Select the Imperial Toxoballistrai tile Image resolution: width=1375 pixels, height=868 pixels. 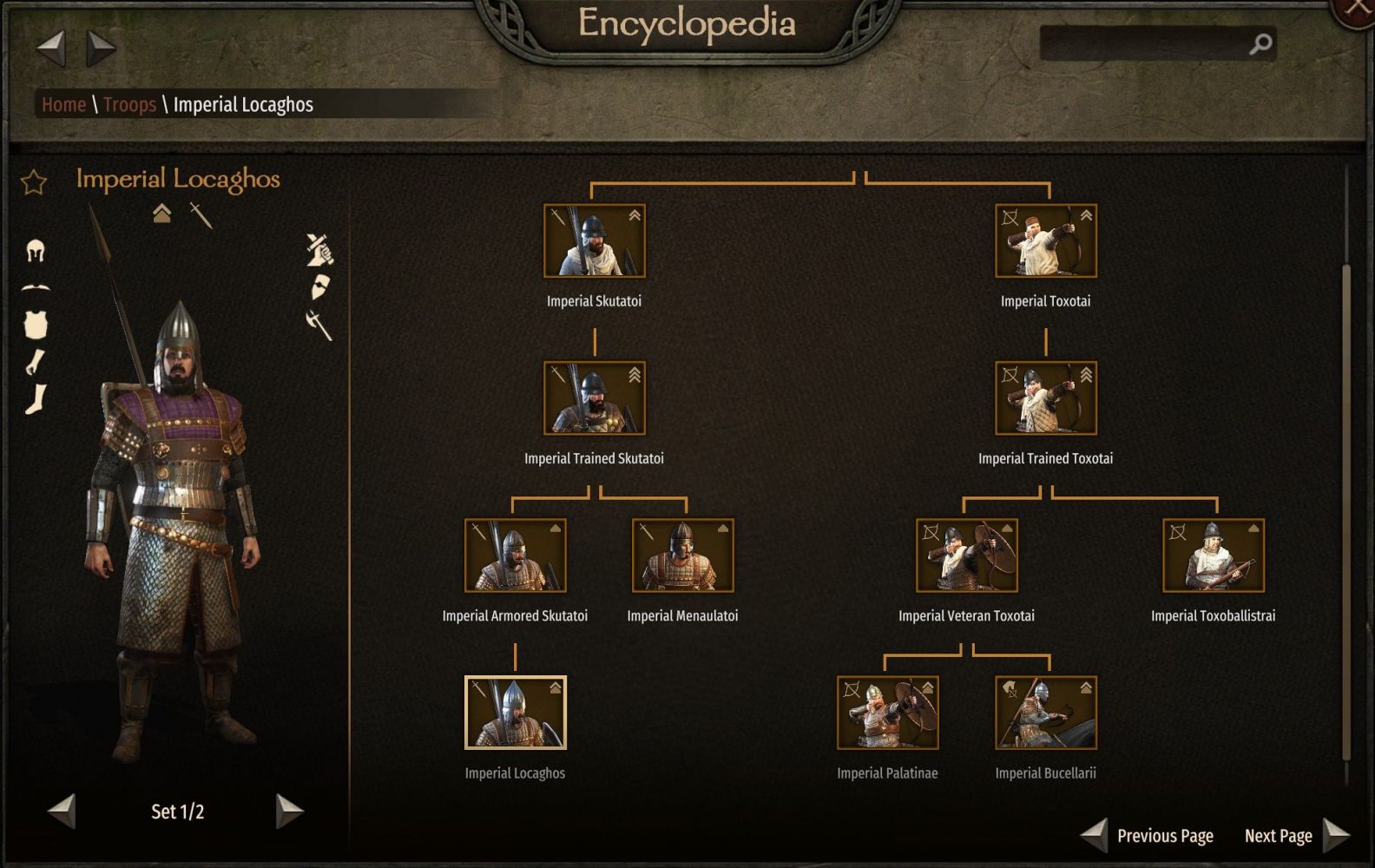click(1213, 556)
